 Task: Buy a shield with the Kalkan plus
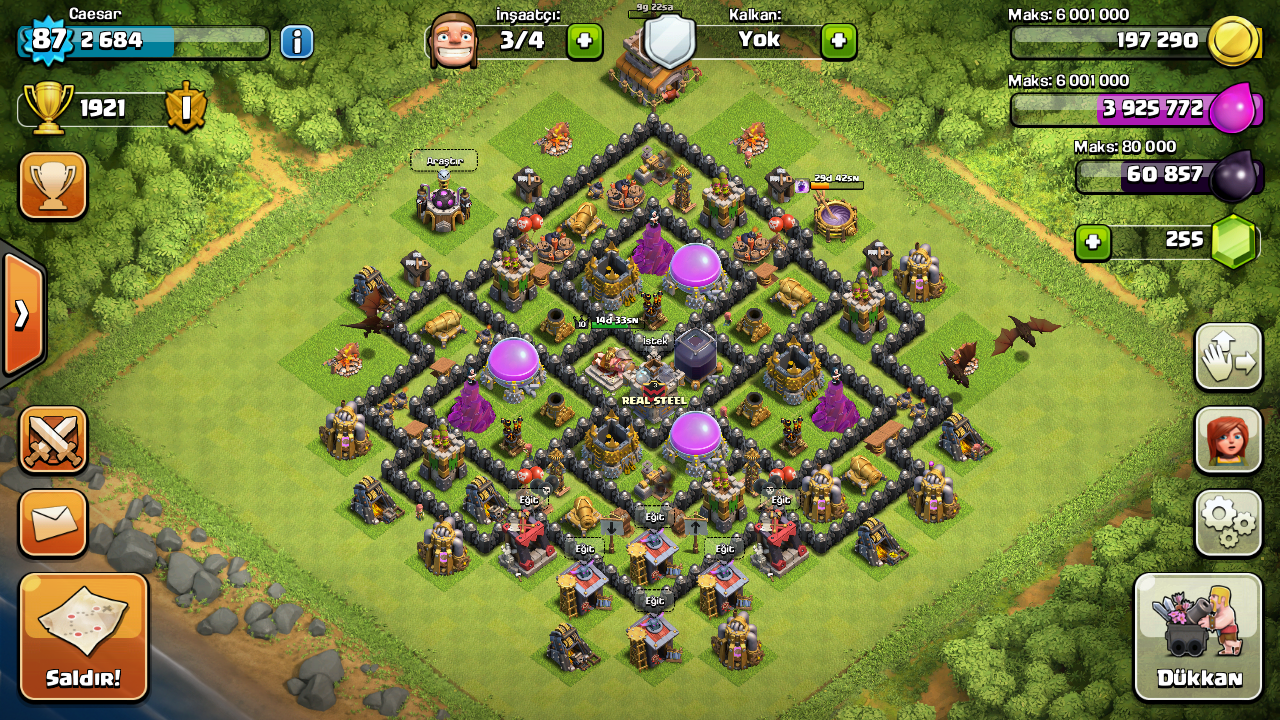click(839, 41)
